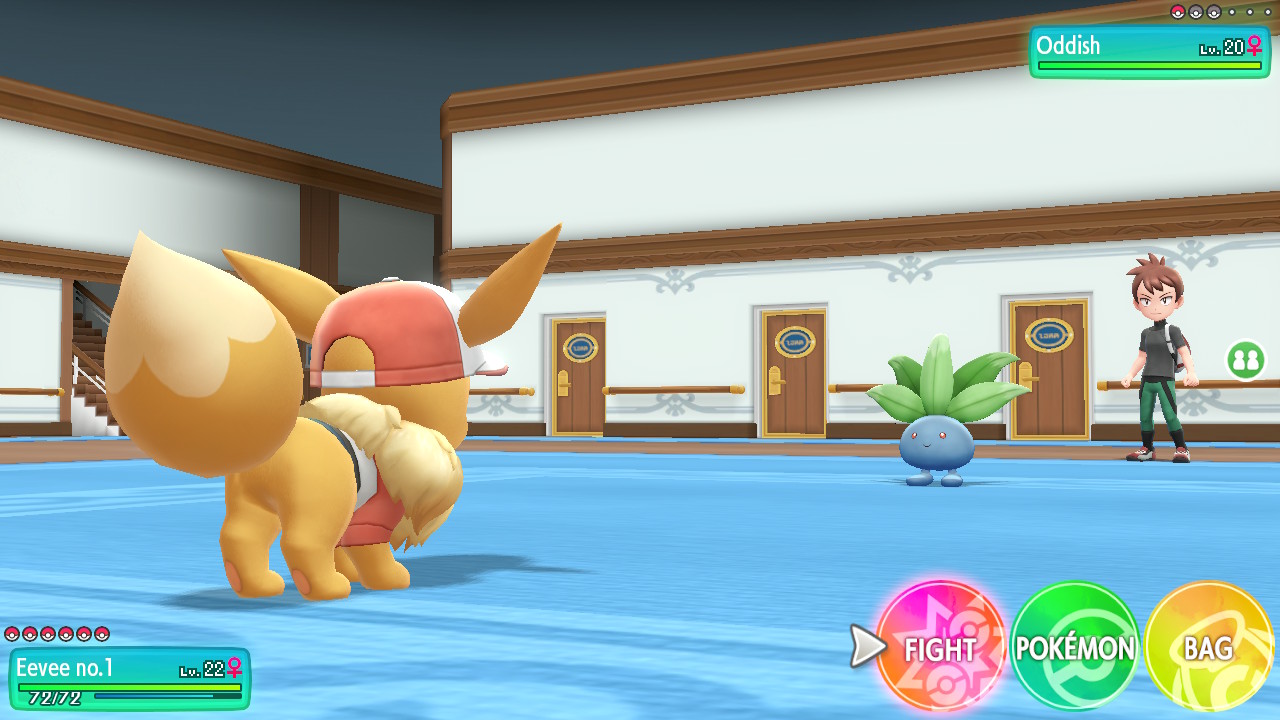The image size is (1280, 720).
Task: Click the 72/72 HP readout
Action: click(55, 697)
